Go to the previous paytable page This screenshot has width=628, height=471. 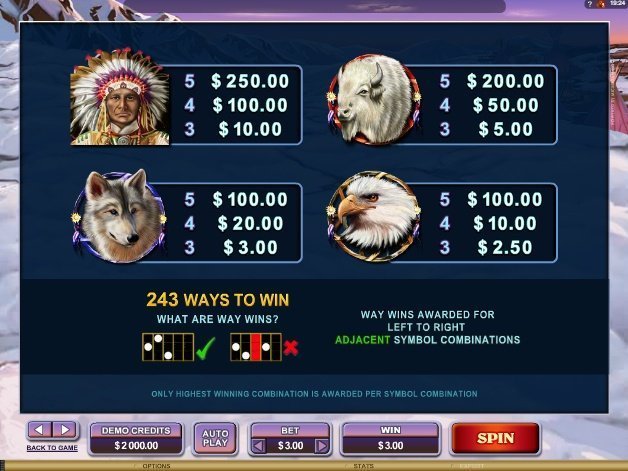click(37, 430)
